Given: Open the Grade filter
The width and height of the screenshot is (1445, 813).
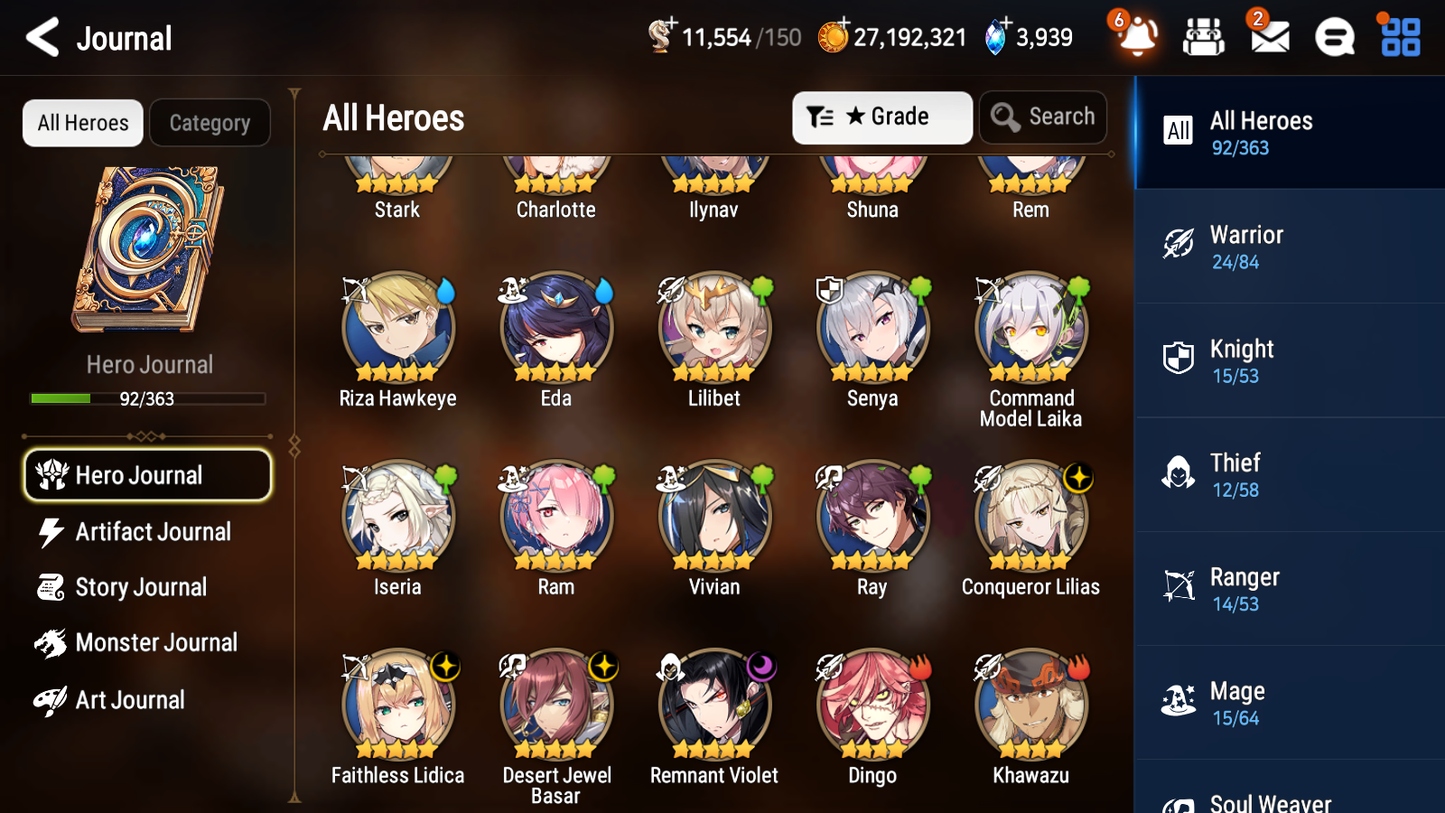Looking at the screenshot, I should (881, 117).
